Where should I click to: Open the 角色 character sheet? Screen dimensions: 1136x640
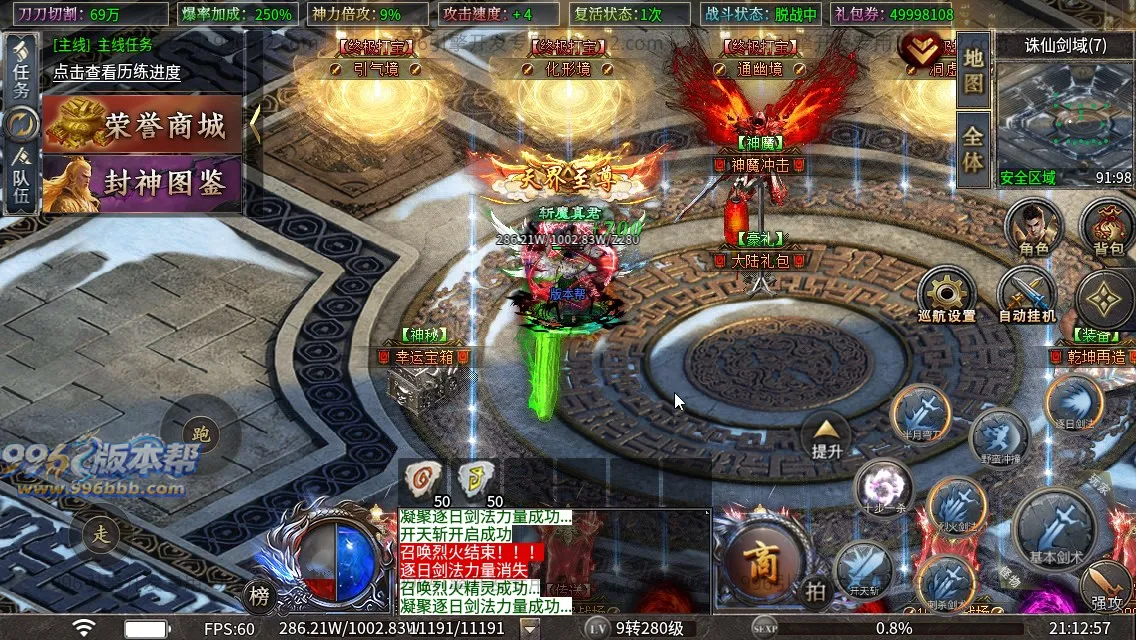tap(1033, 226)
